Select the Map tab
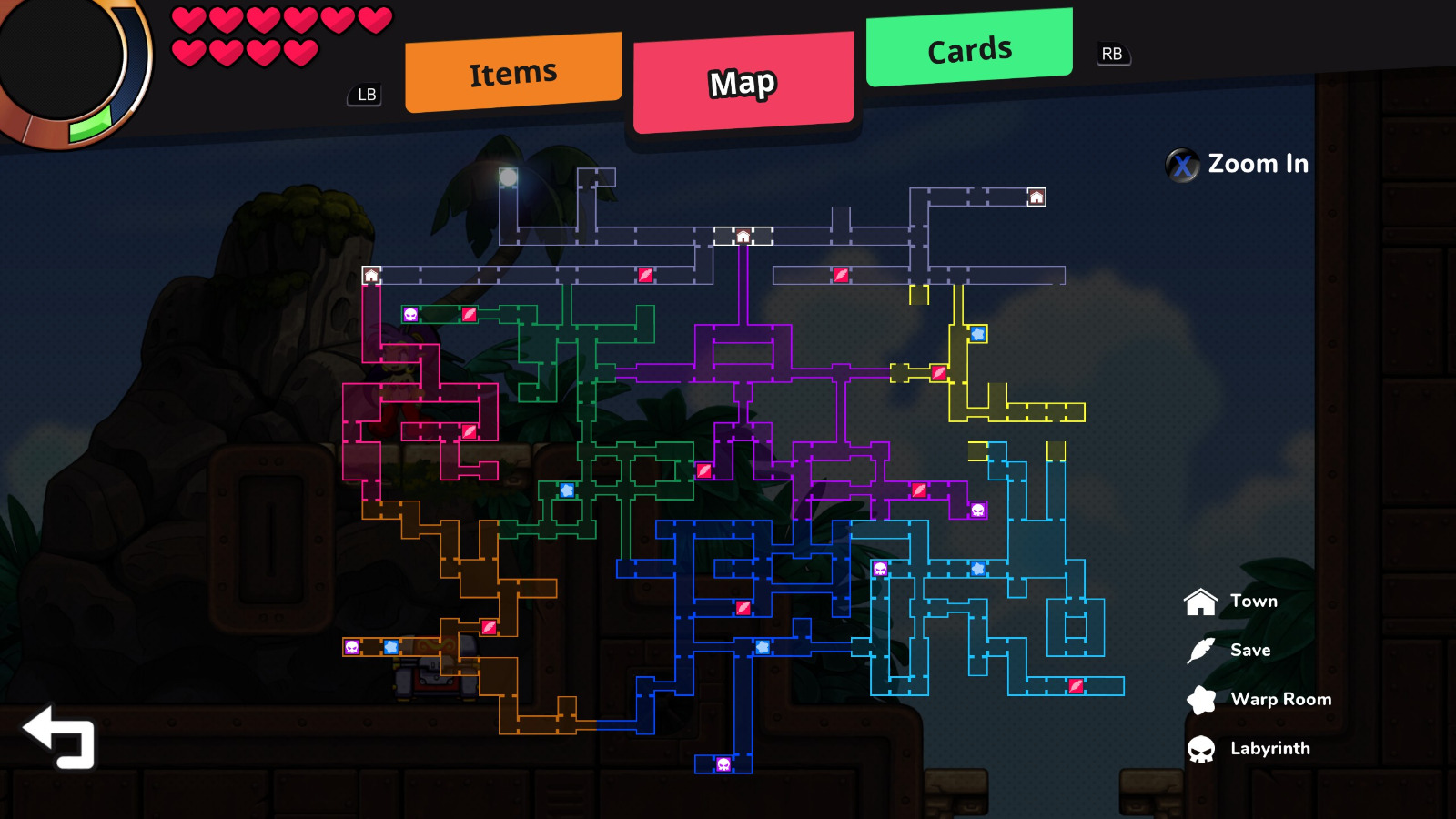 click(x=743, y=82)
